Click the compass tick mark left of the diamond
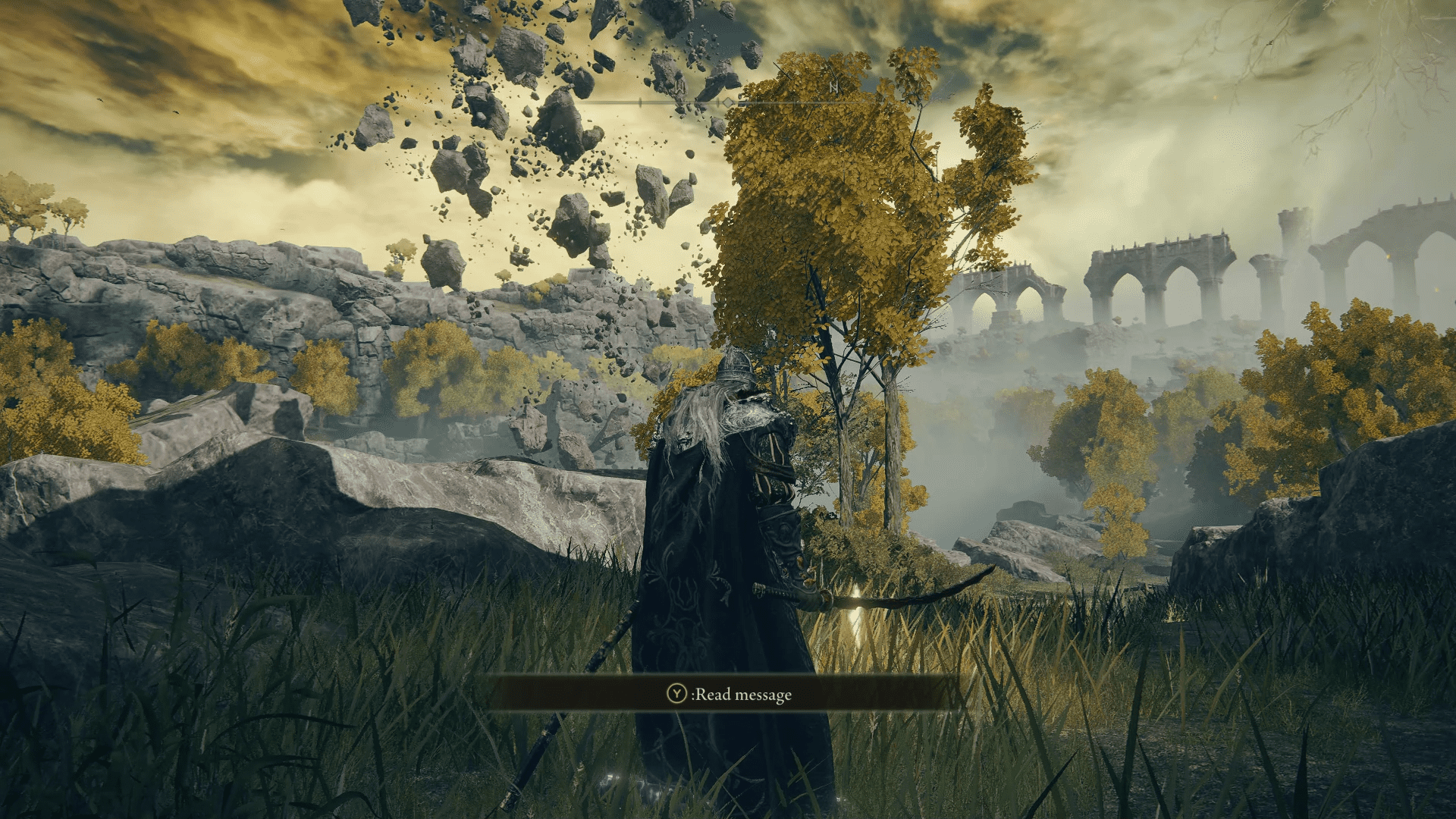 (718, 102)
